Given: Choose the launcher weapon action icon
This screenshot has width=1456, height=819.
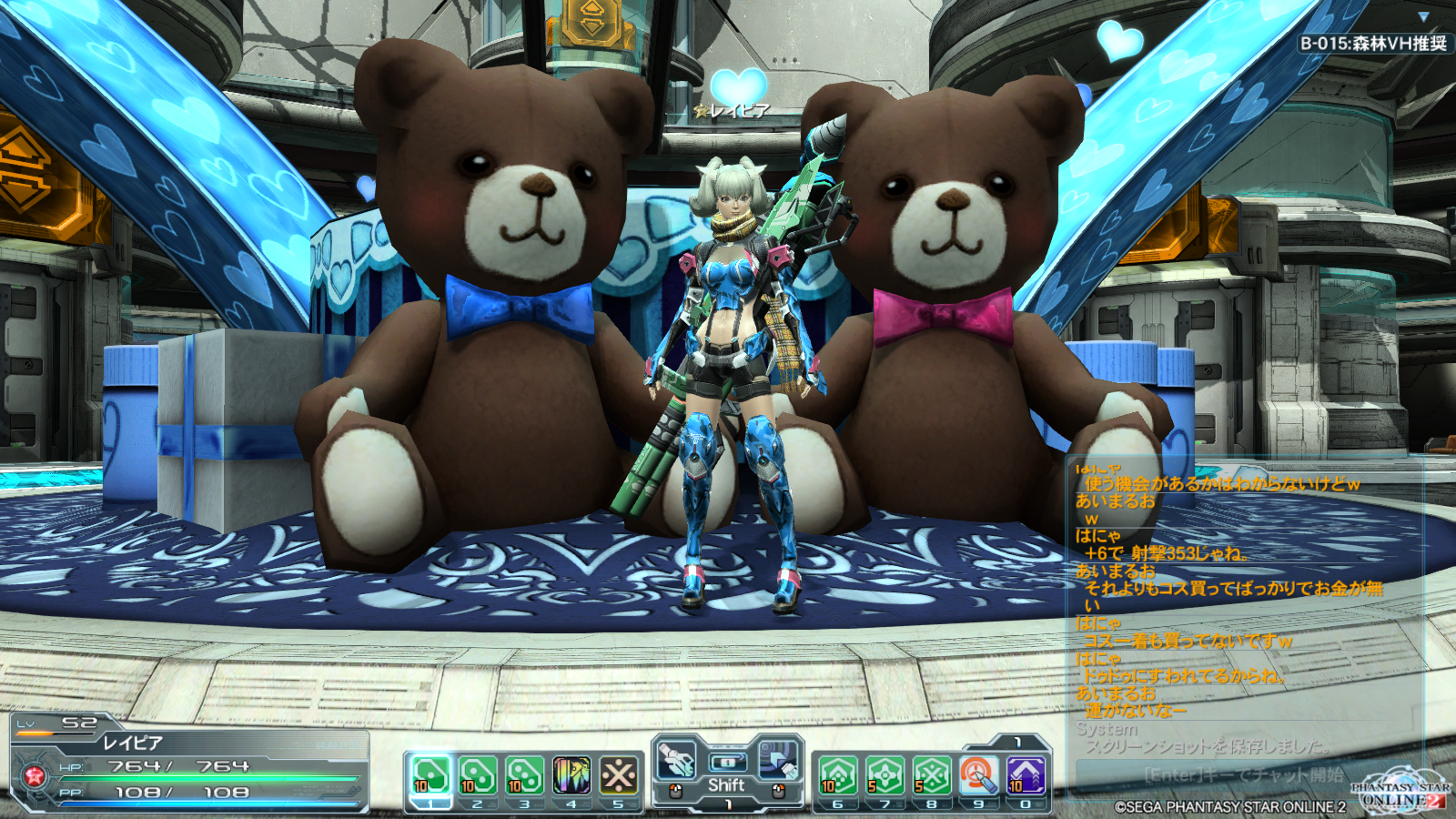Looking at the screenshot, I should click(x=676, y=760).
